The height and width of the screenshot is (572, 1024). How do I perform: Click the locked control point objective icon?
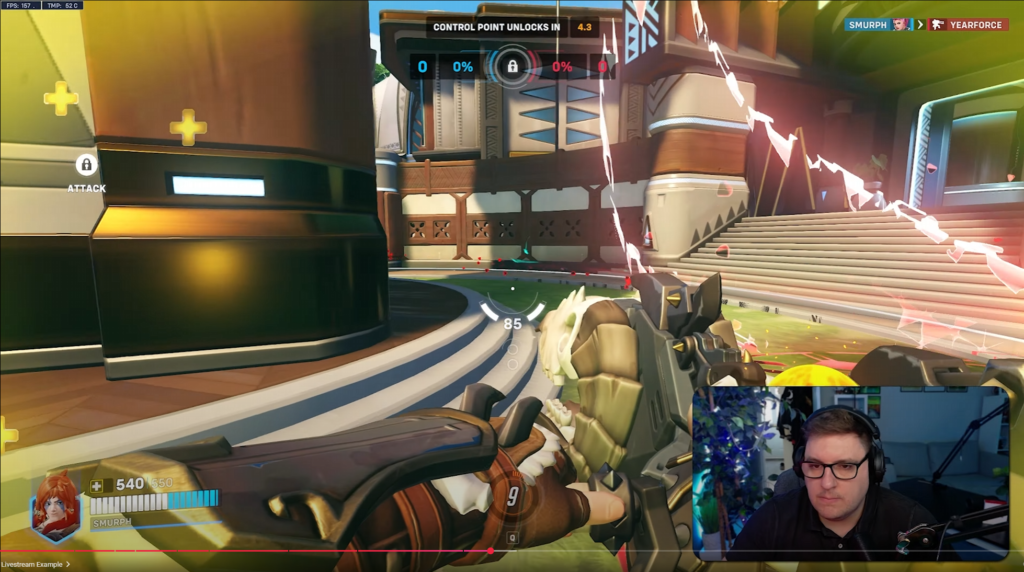pyautogui.click(x=512, y=67)
